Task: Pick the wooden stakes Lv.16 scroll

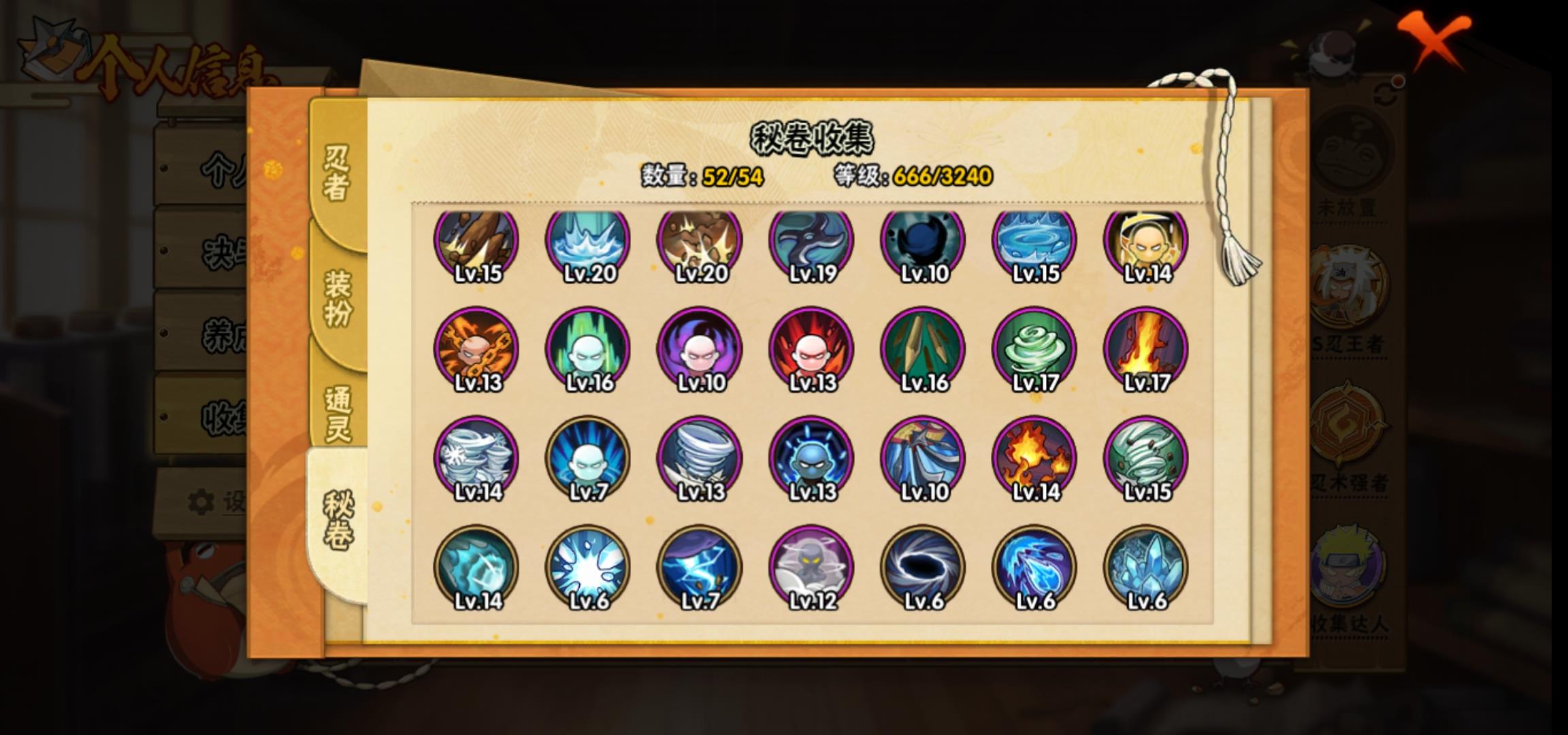Action: pyautogui.click(x=923, y=350)
